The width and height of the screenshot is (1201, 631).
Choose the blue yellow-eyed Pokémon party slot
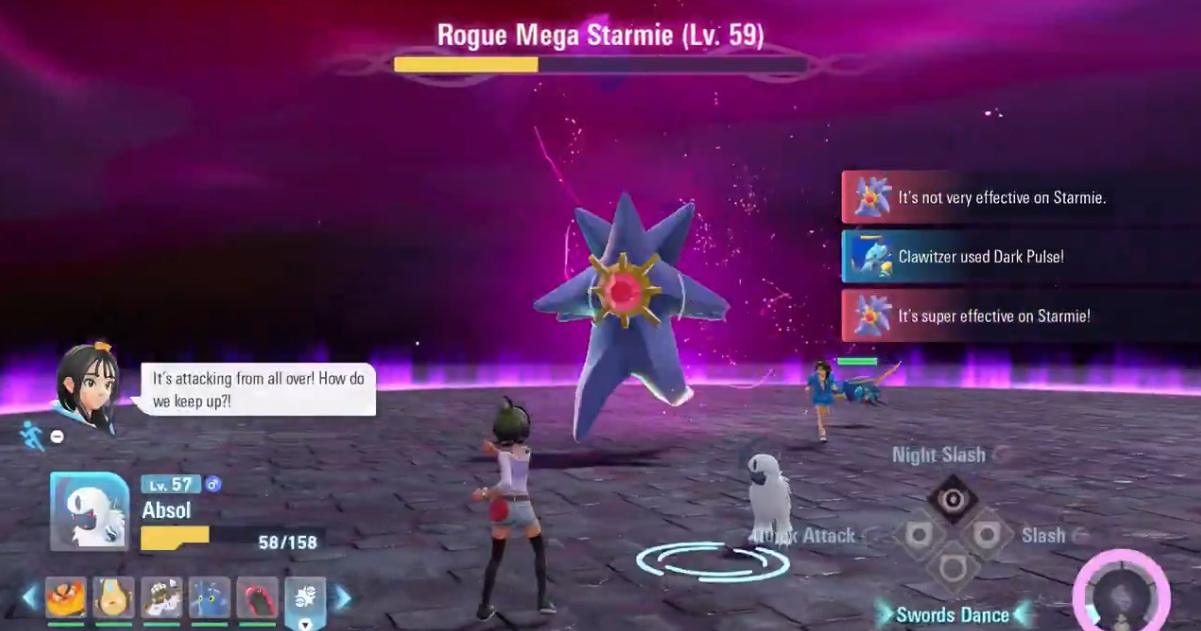click(210, 597)
